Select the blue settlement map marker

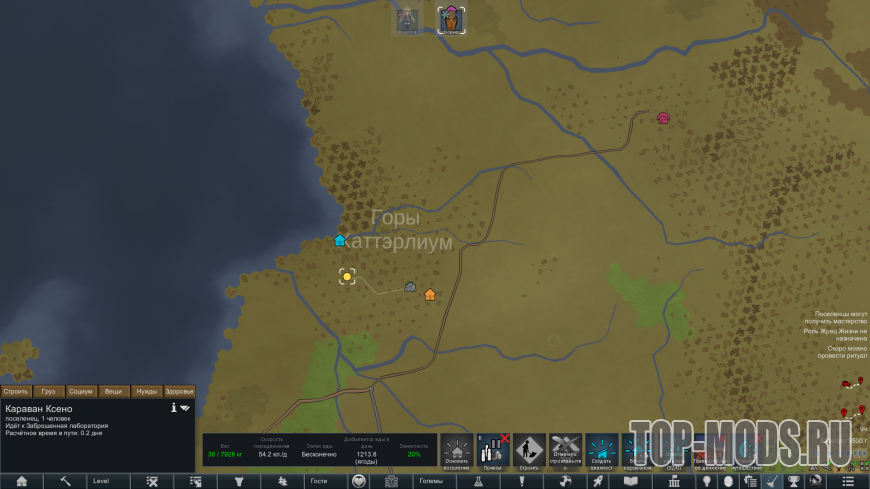coord(340,240)
